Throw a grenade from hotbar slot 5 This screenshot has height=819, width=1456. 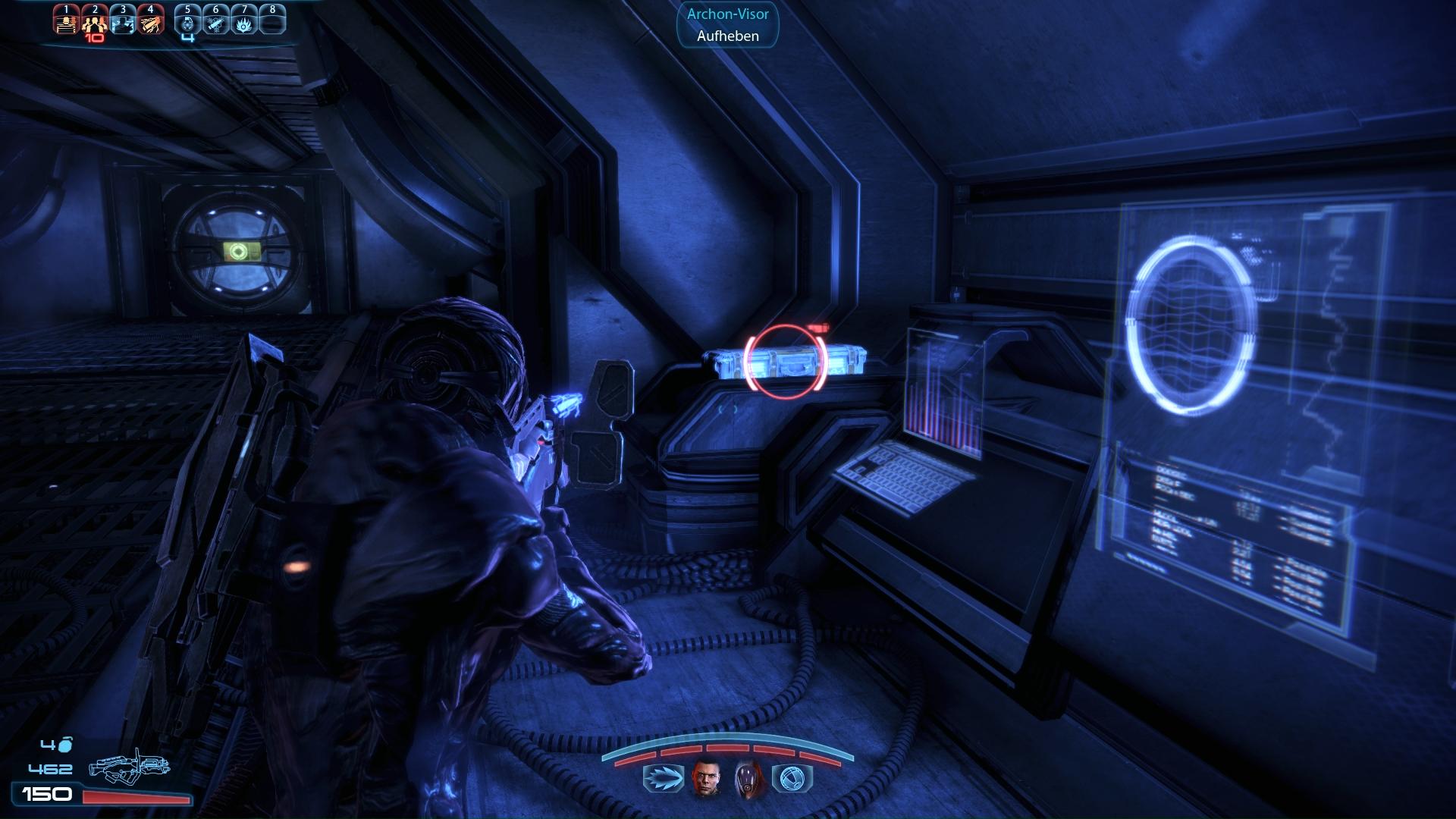pyautogui.click(x=188, y=21)
